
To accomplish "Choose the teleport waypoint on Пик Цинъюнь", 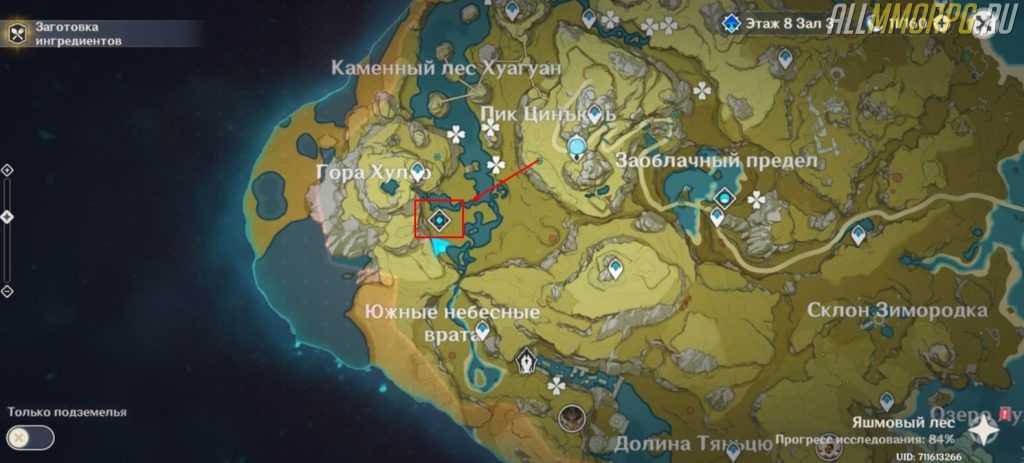I will tap(596, 113).
